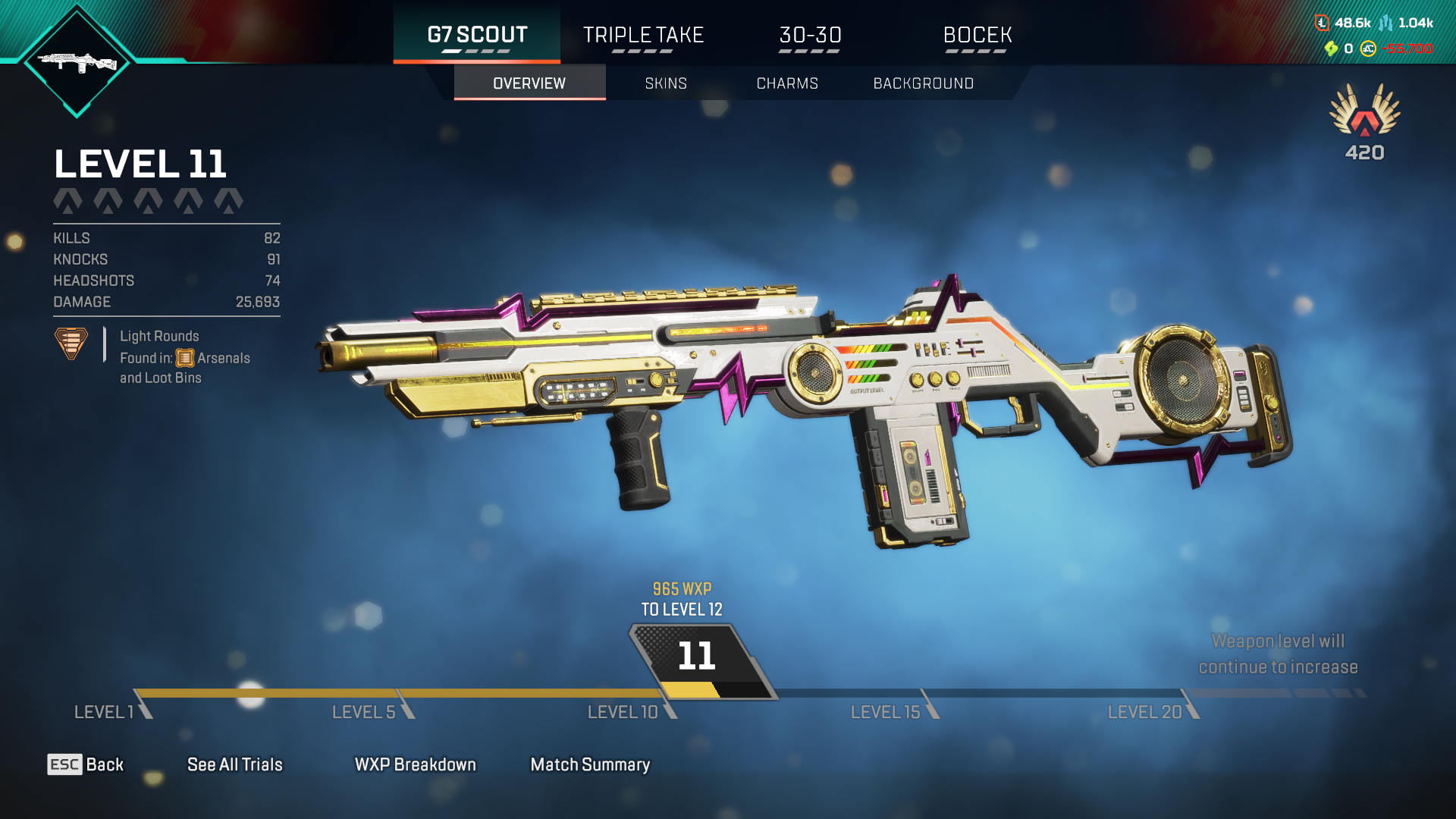Open See All Trials

pos(234,764)
